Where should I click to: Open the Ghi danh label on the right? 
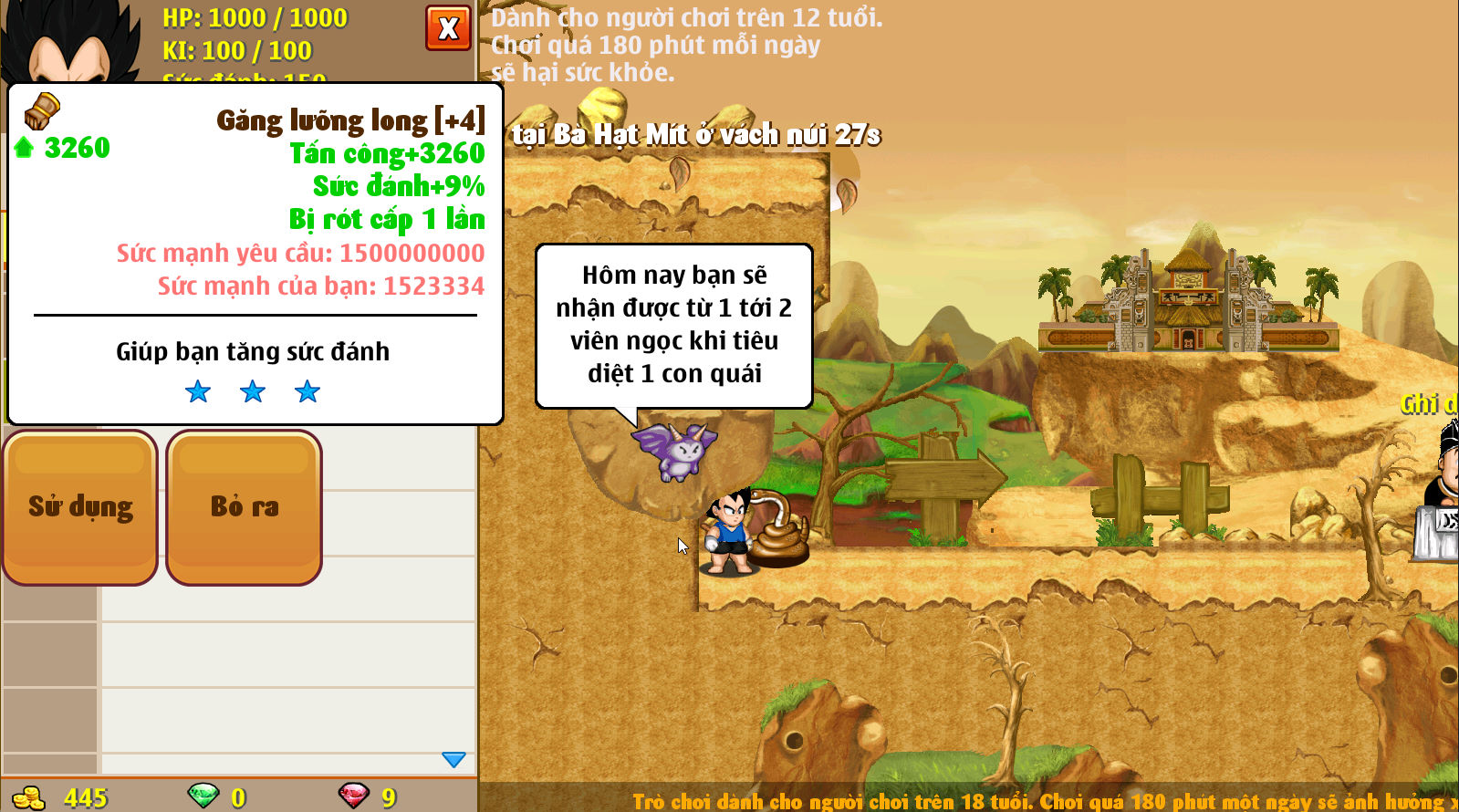tap(1425, 405)
